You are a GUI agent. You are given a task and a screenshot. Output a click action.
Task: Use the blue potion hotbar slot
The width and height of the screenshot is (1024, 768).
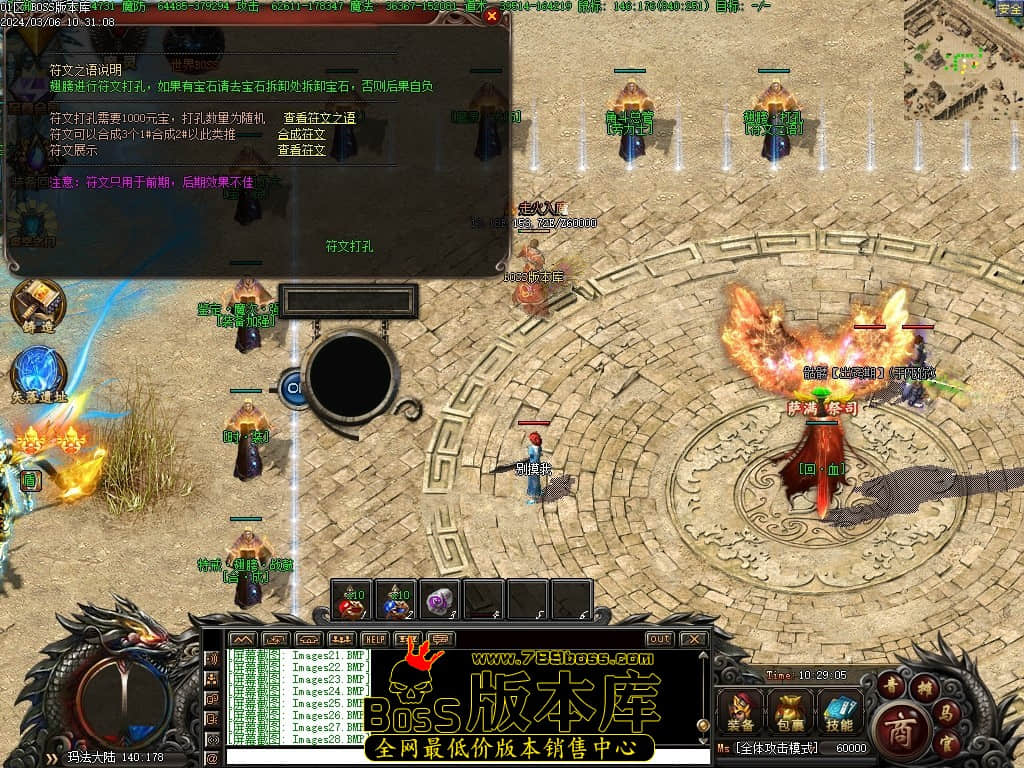point(396,601)
